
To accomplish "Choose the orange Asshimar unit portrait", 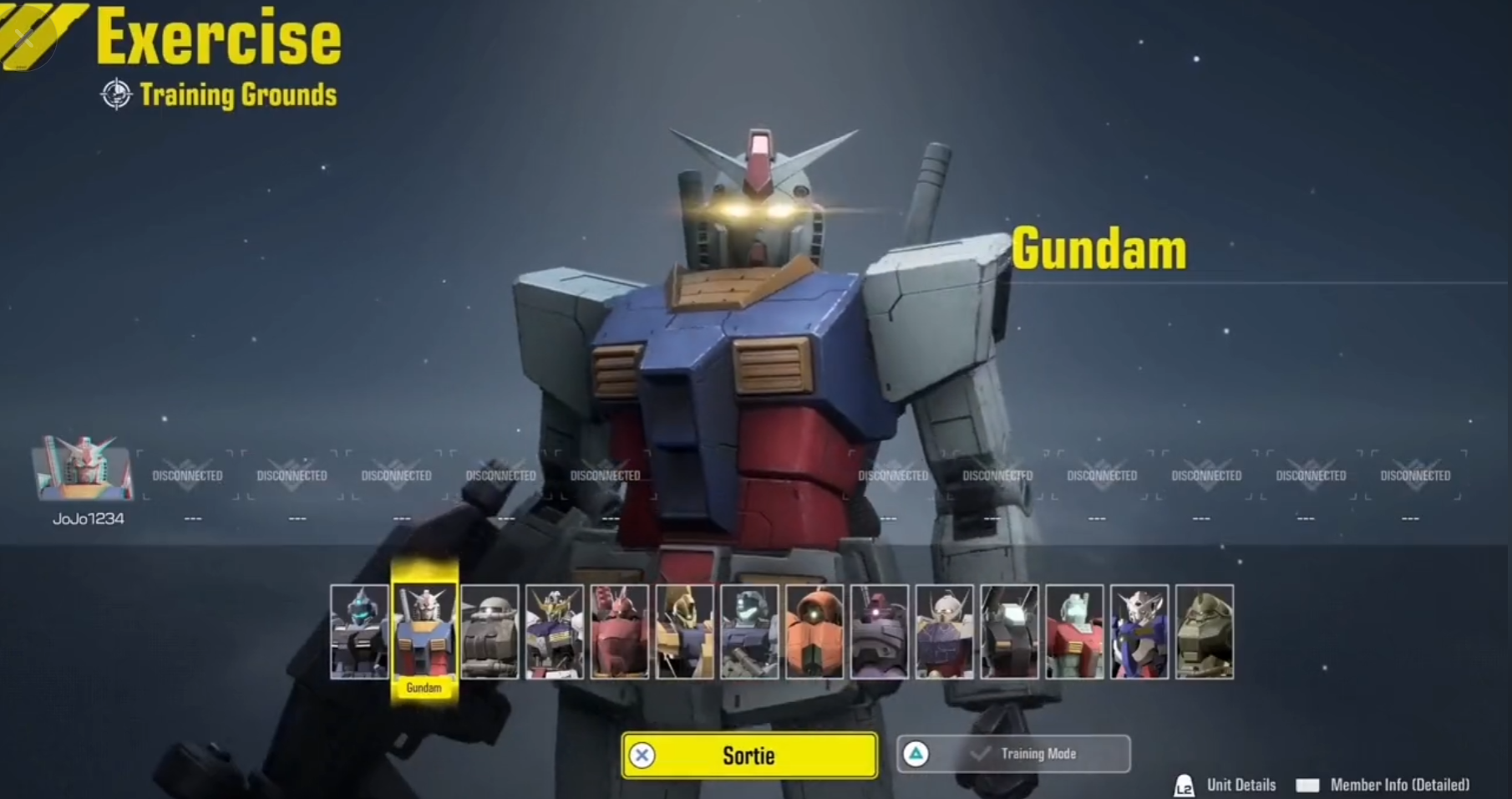I will pos(814,631).
